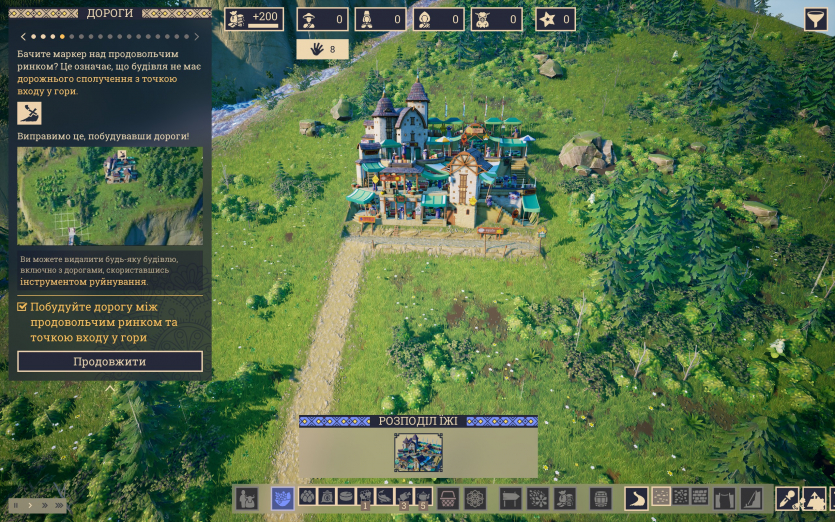Open the signpost category in toolbar

point(511,497)
